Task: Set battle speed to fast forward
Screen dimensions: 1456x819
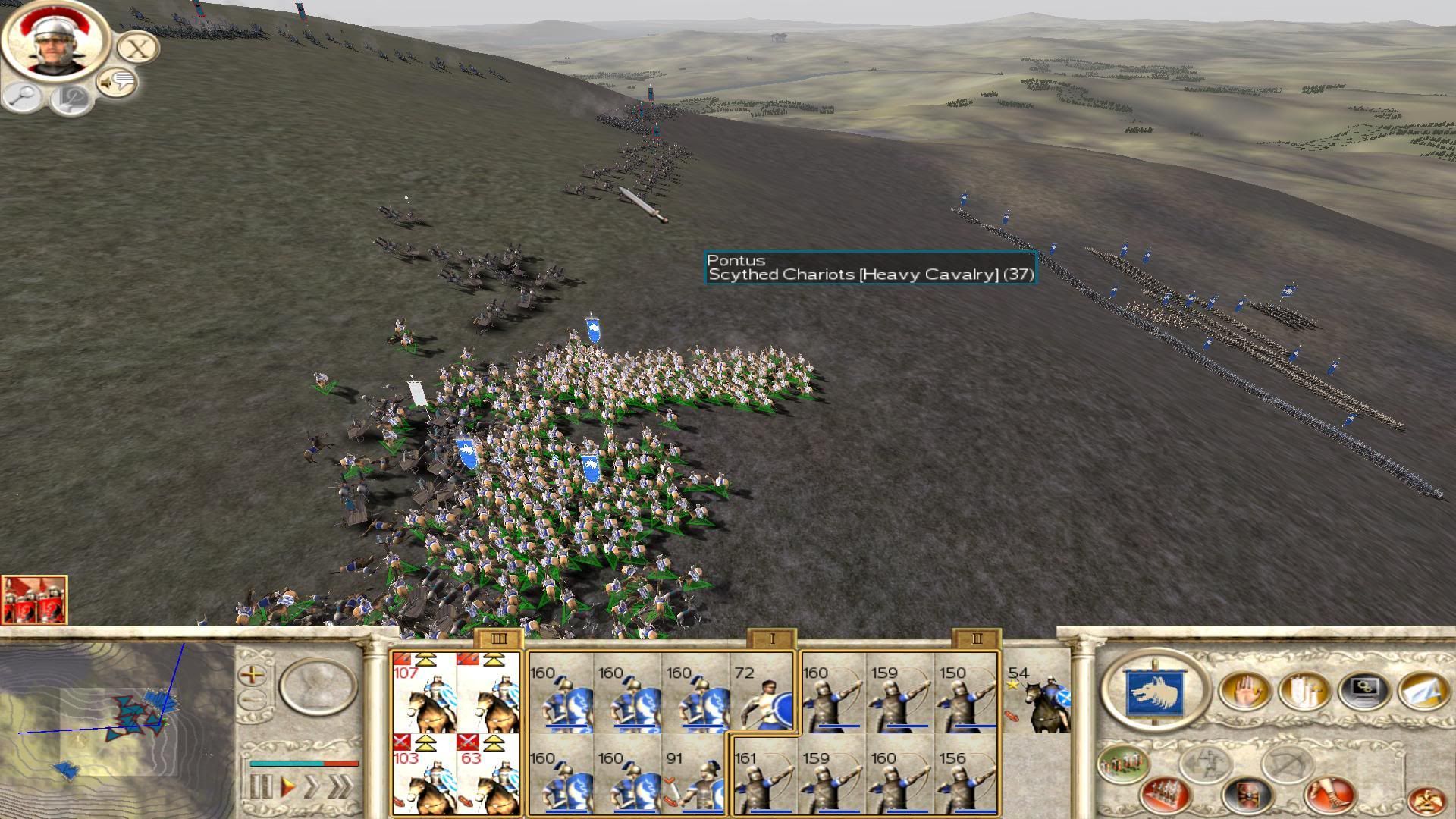Action: tap(312, 786)
